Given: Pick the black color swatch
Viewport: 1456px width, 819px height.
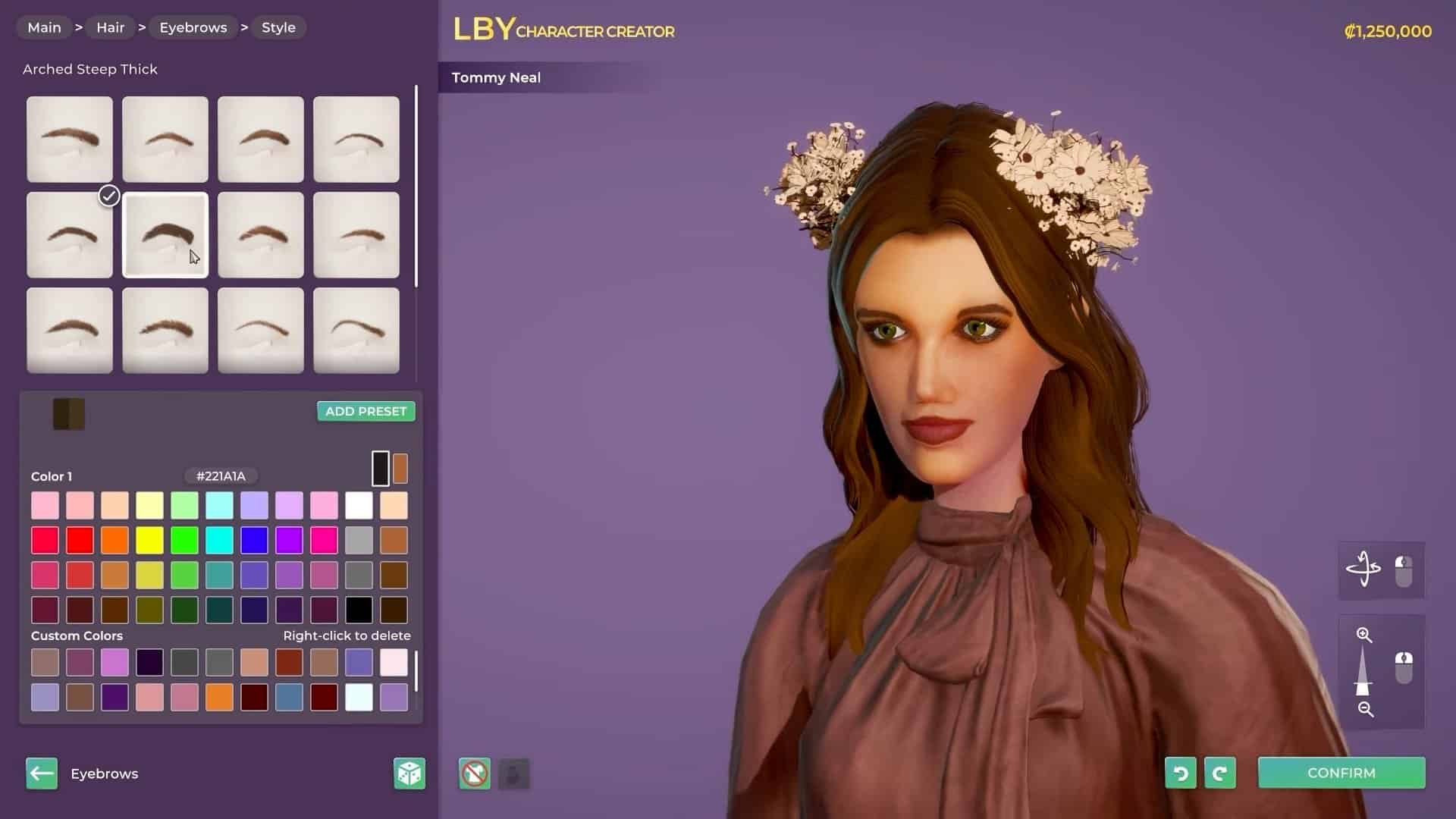Looking at the screenshot, I should [x=359, y=610].
